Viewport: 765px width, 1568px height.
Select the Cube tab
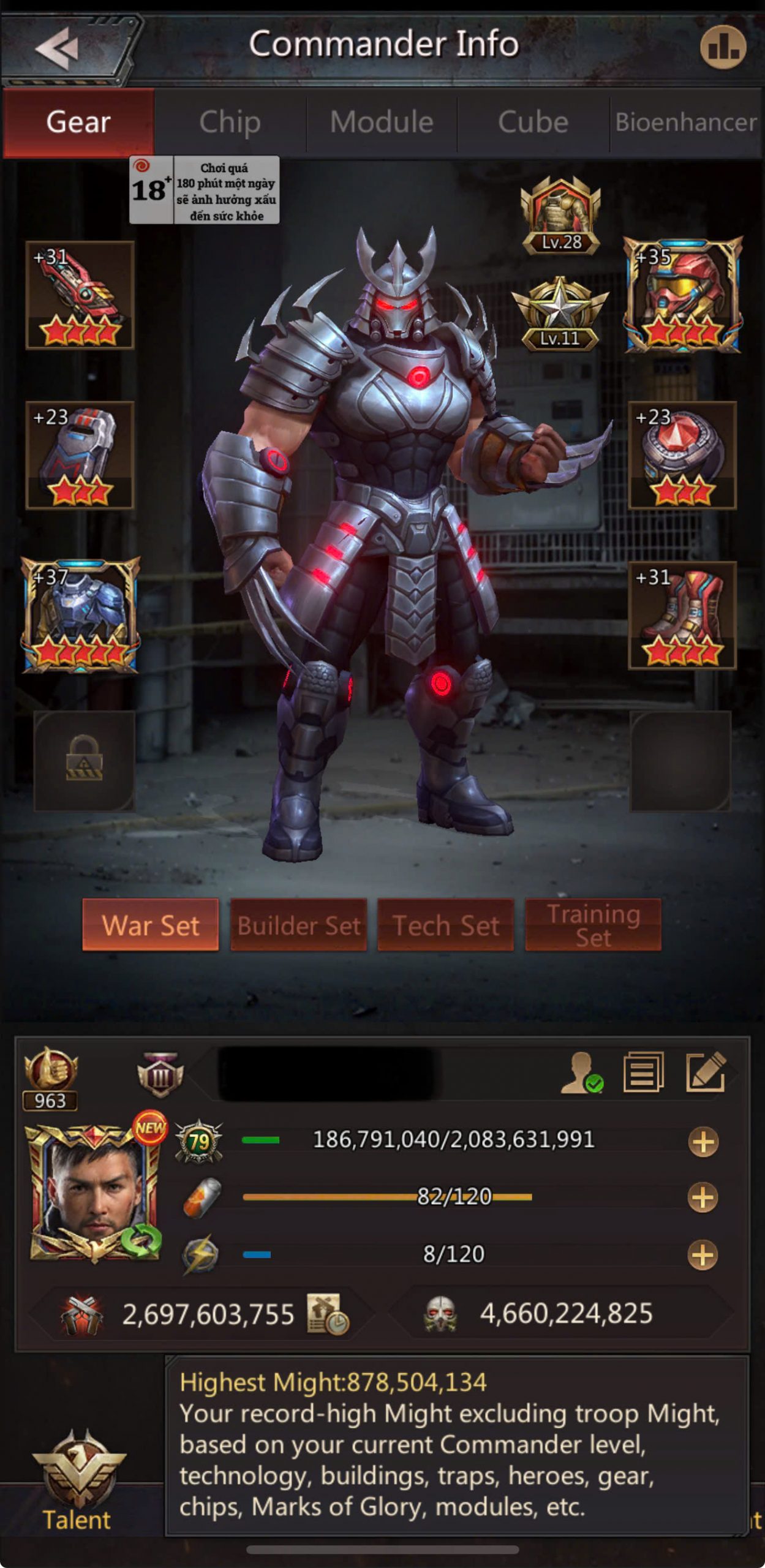[x=533, y=122]
